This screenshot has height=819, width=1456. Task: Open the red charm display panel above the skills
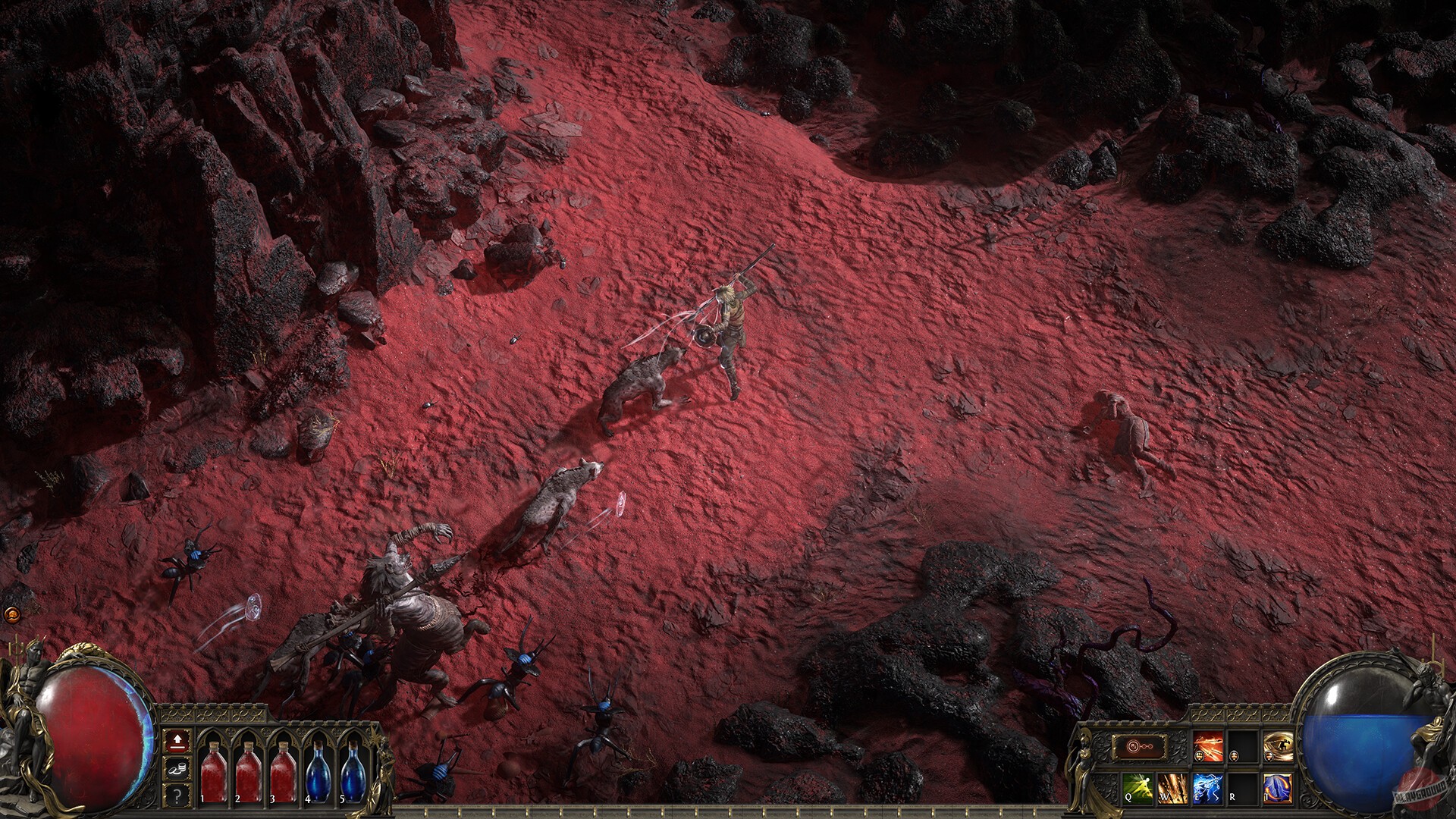point(1141,747)
